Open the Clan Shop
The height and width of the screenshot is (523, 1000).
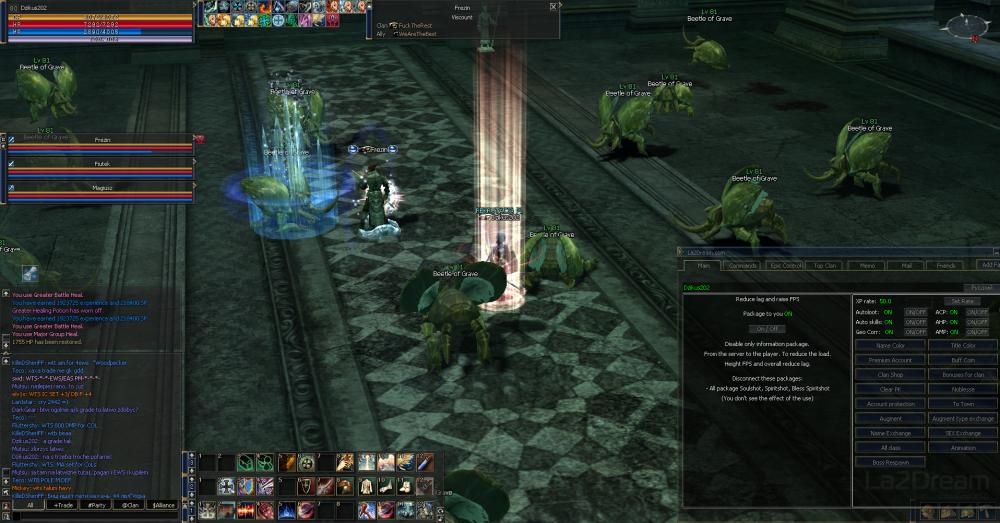(890, 375)
